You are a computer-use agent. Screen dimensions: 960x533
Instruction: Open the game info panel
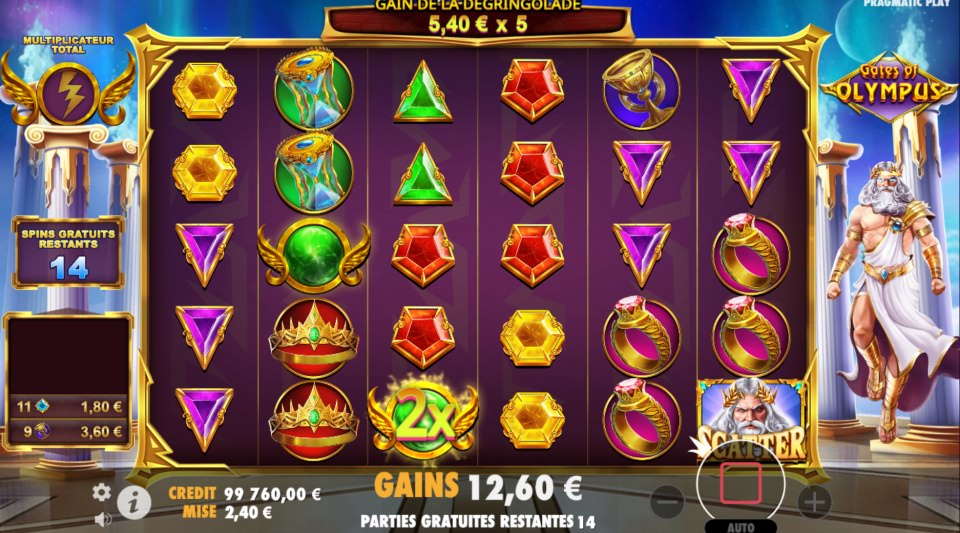(134, 501)
